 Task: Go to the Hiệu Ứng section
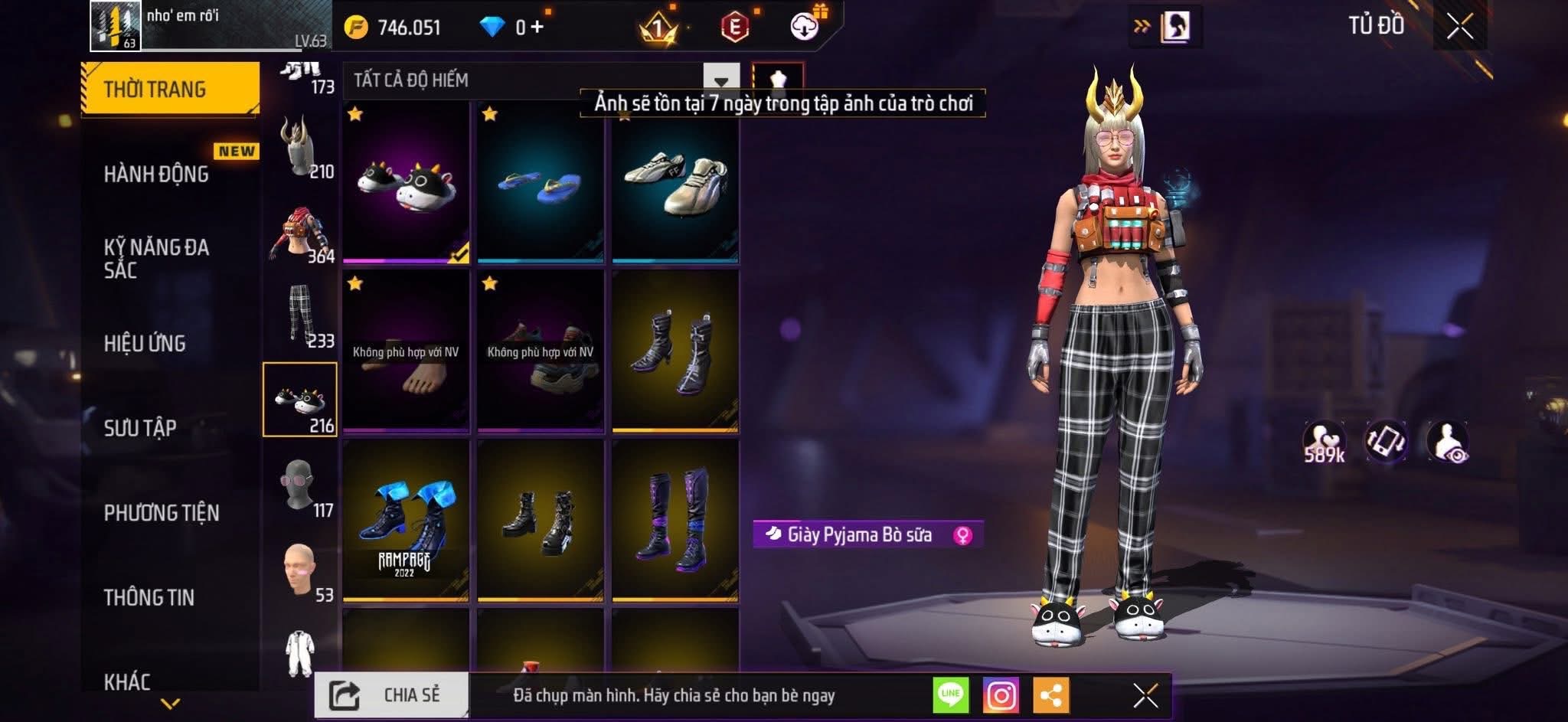point(145,343)
